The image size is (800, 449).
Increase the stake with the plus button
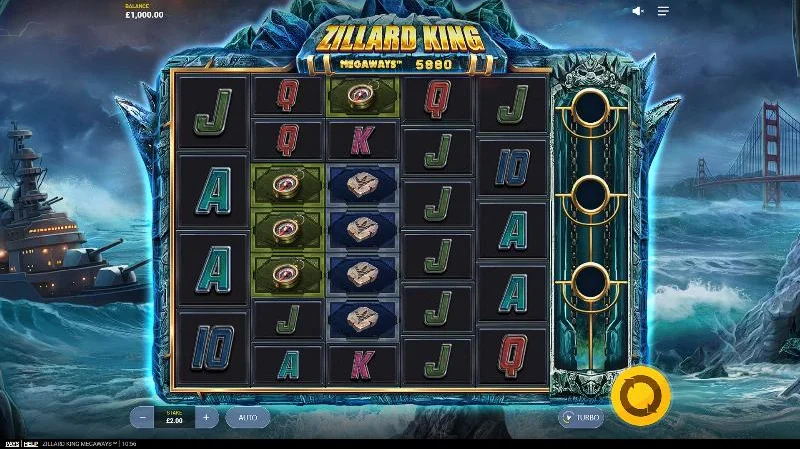206,417
